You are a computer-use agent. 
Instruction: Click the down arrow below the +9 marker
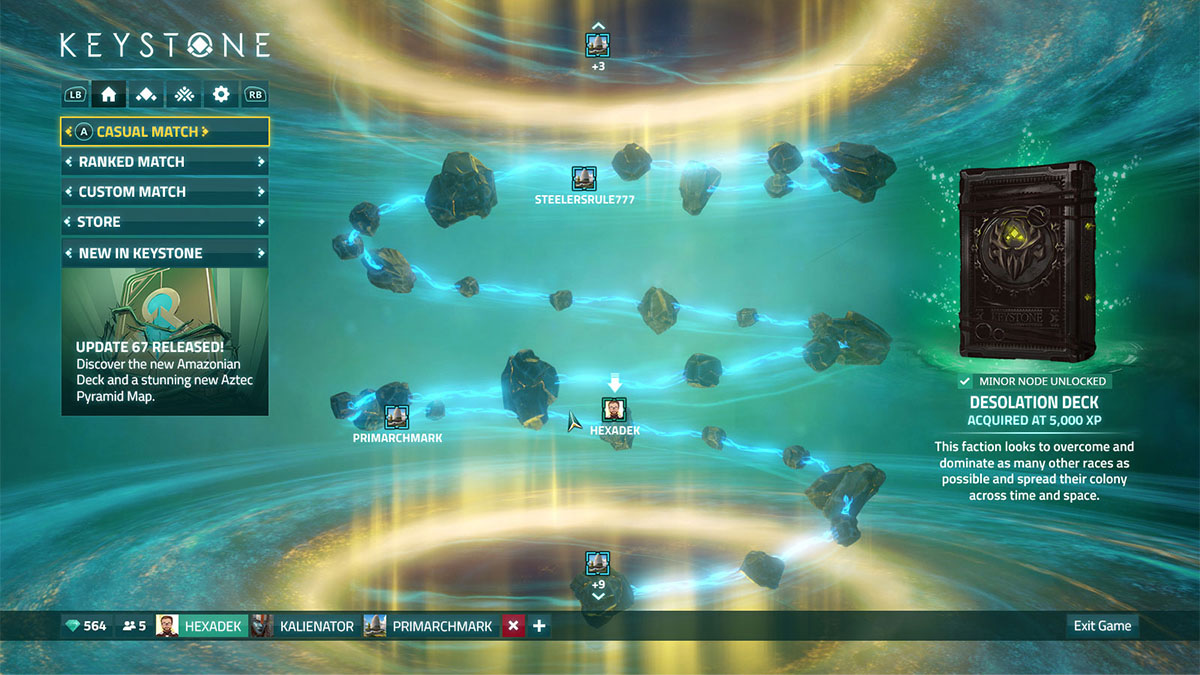point(598,597)
